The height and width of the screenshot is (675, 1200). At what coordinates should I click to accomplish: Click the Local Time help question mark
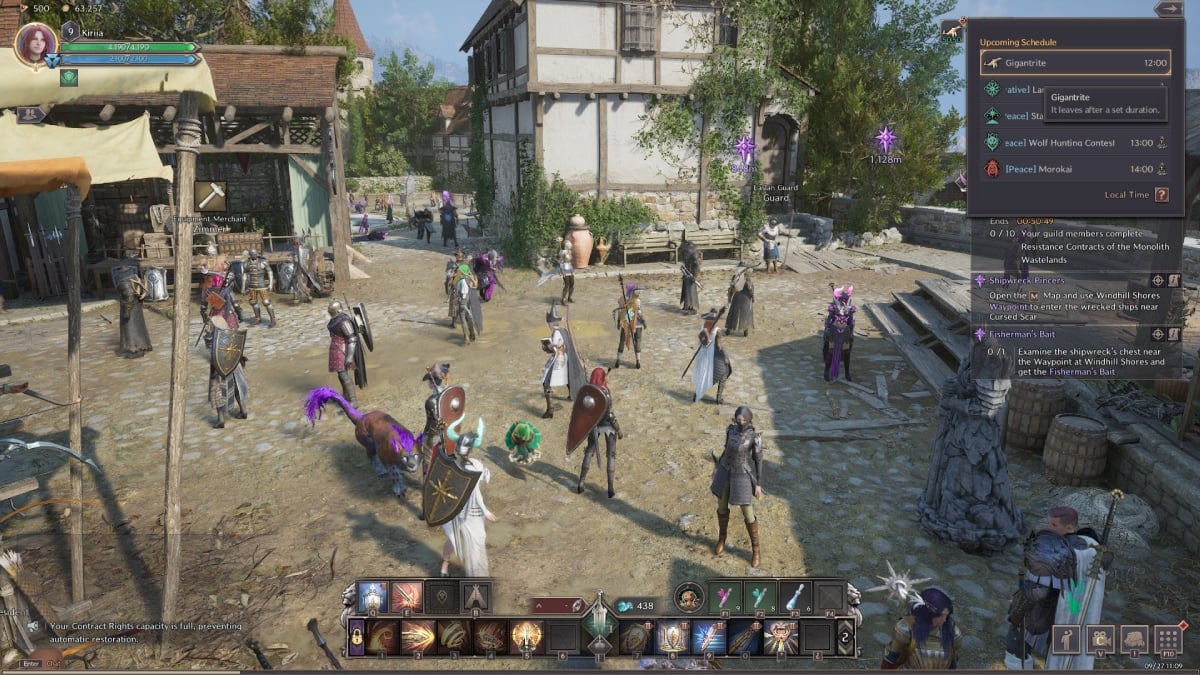(1161, 195)
